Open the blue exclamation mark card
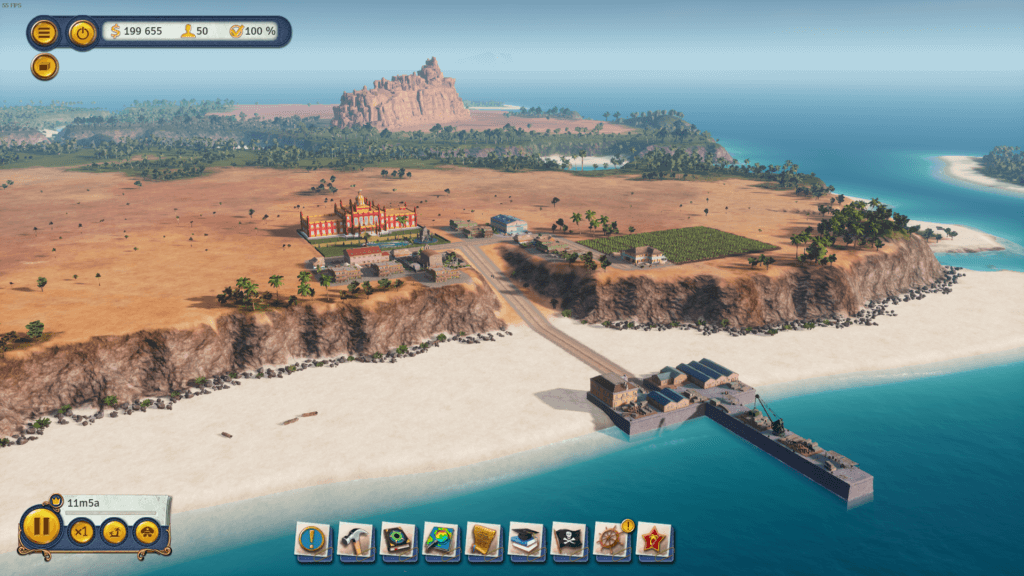 tap(312, 540)
